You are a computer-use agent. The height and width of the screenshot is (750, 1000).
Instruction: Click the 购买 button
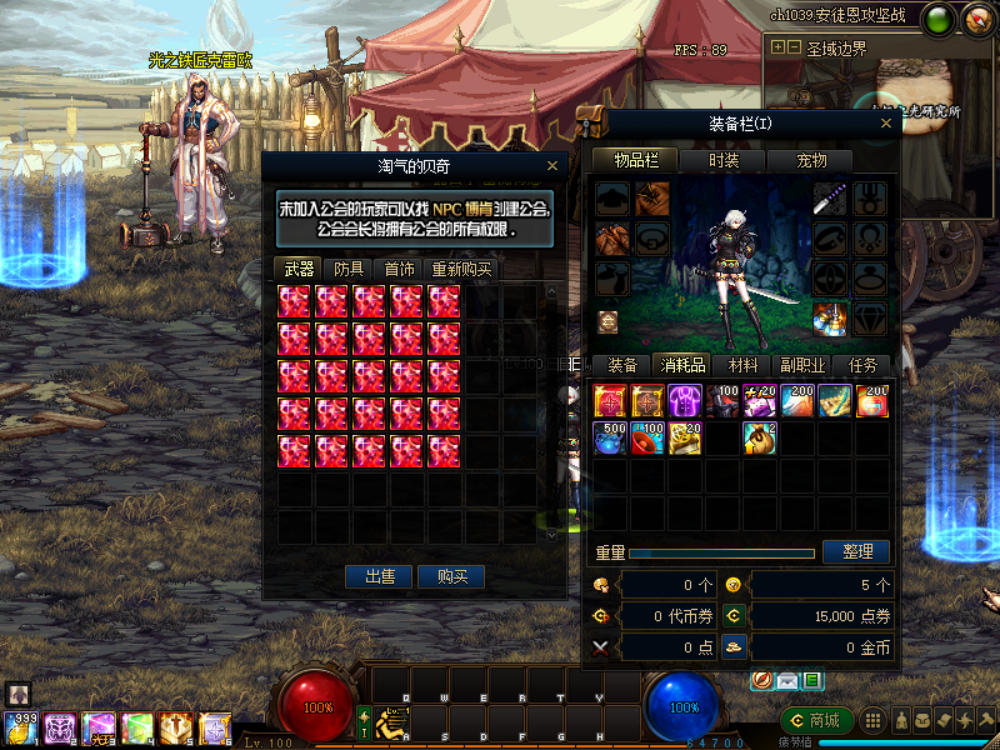[x=452, y=577]
